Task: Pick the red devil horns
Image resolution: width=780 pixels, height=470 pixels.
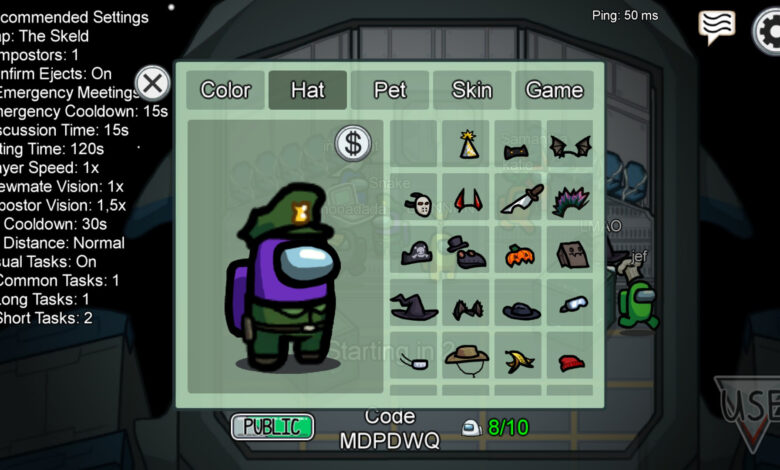Action: click(466, 200)
